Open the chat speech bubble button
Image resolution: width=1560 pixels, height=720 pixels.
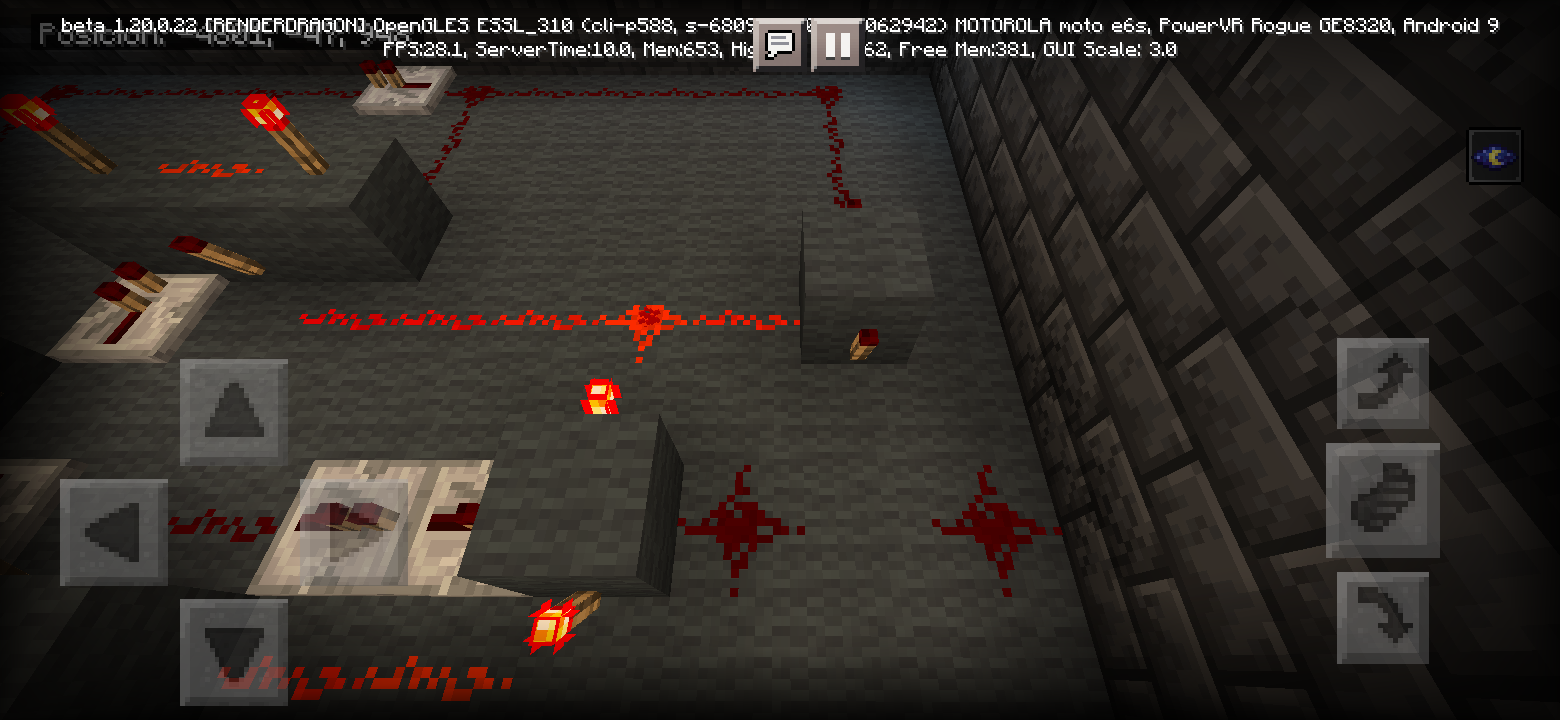[779, 45]
